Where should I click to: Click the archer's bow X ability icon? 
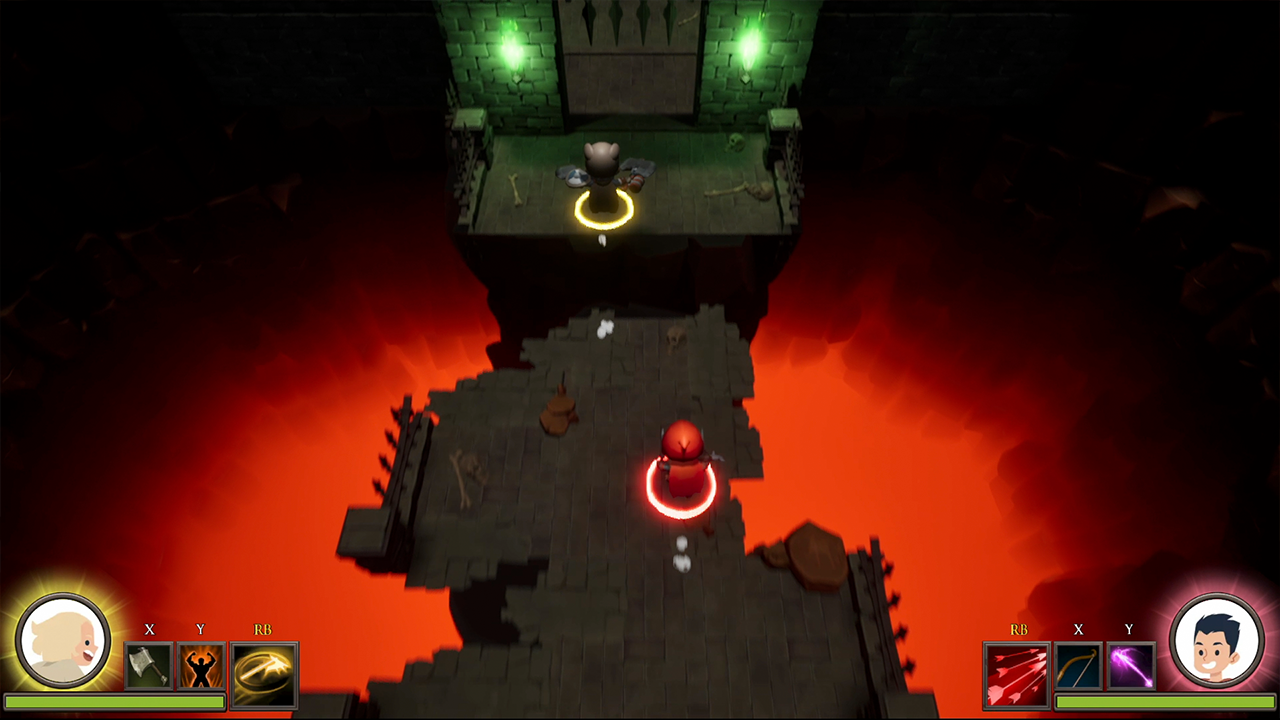(x=1078, y=668)
